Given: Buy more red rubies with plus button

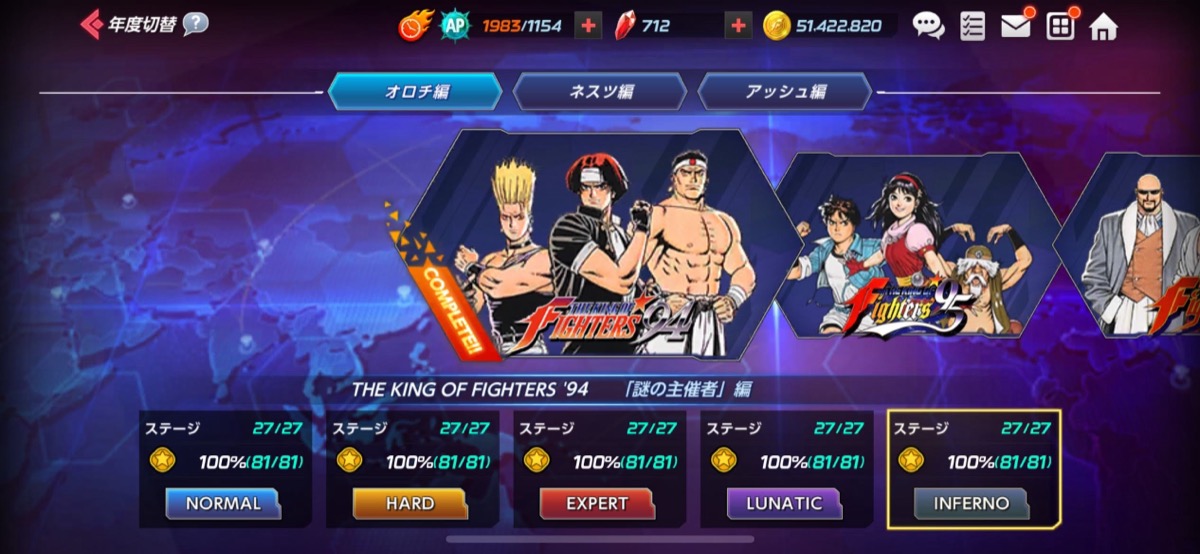Looking at the screenshot, I should coord(737,26).
